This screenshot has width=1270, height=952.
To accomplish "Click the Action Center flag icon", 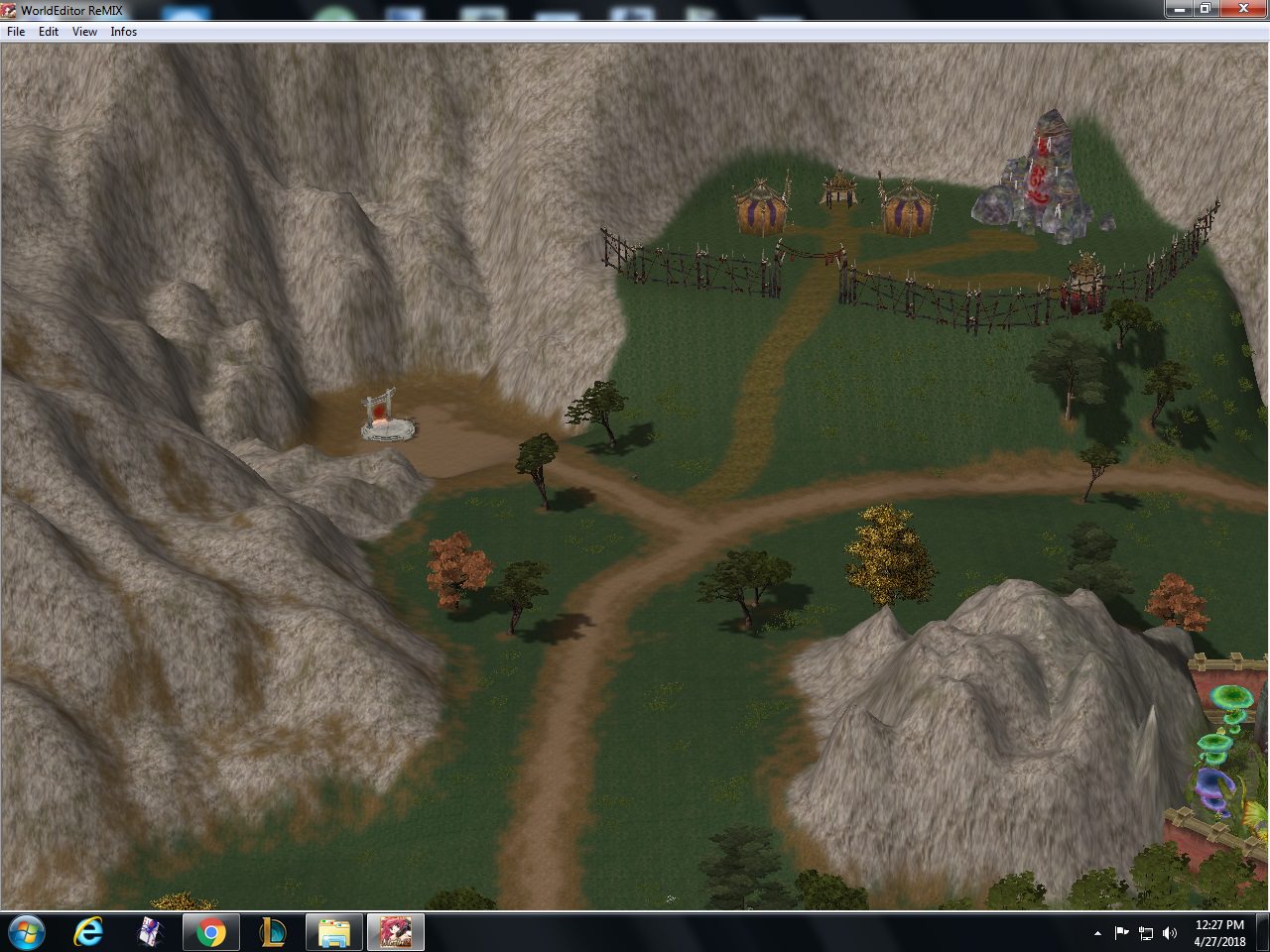I will coord(1122,933).
